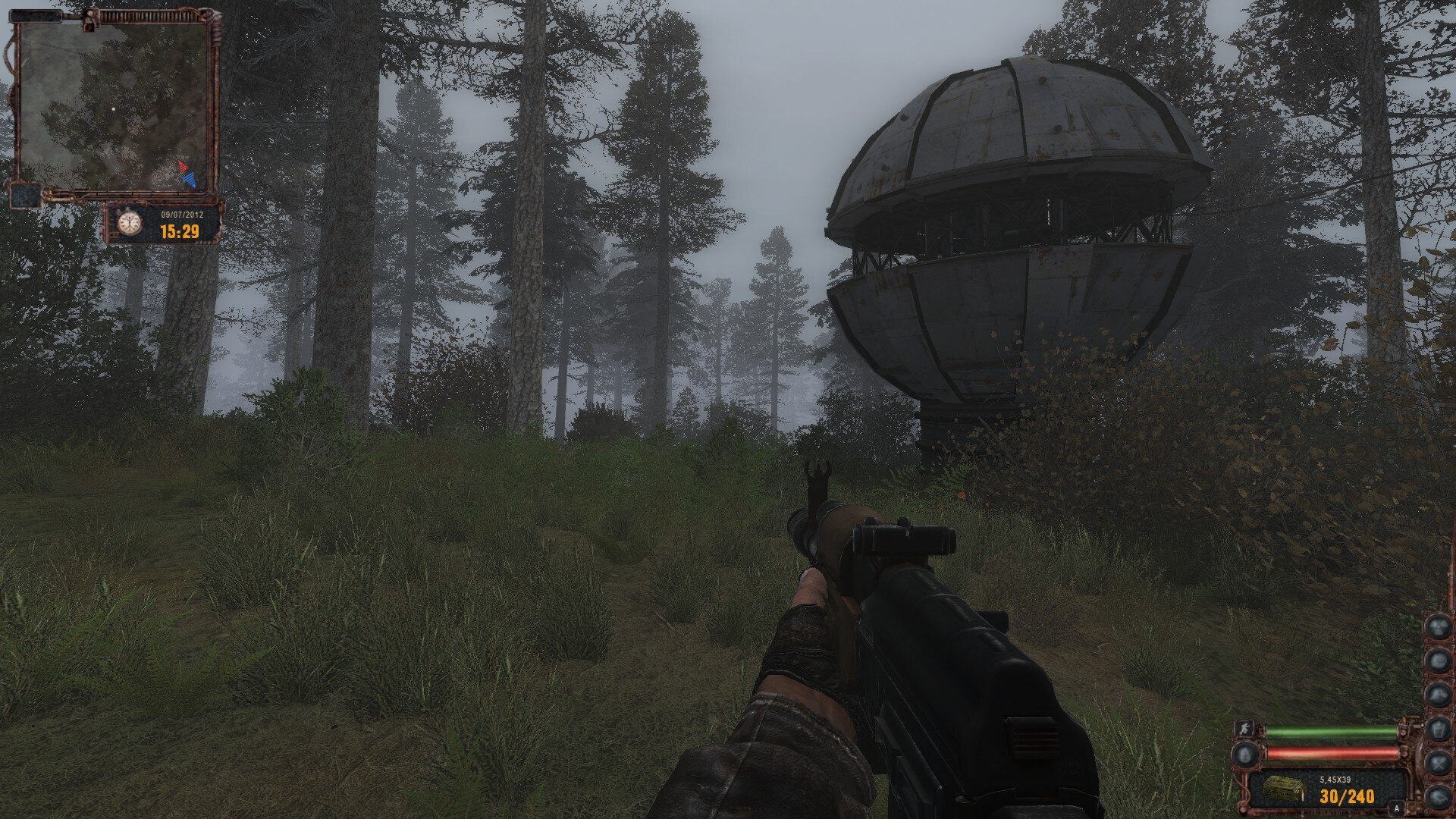Click the crossed tools indicator icon
The height and width of the screenshot is (819, 1456).
[1437, 763]
